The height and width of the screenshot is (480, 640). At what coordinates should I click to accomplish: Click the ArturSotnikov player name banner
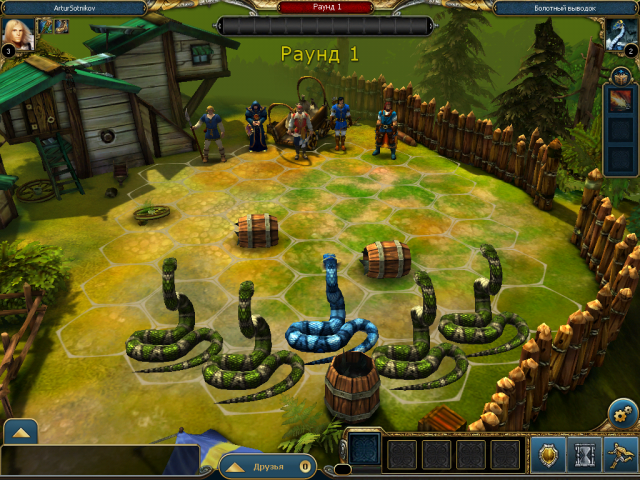(x=72, y=7)
